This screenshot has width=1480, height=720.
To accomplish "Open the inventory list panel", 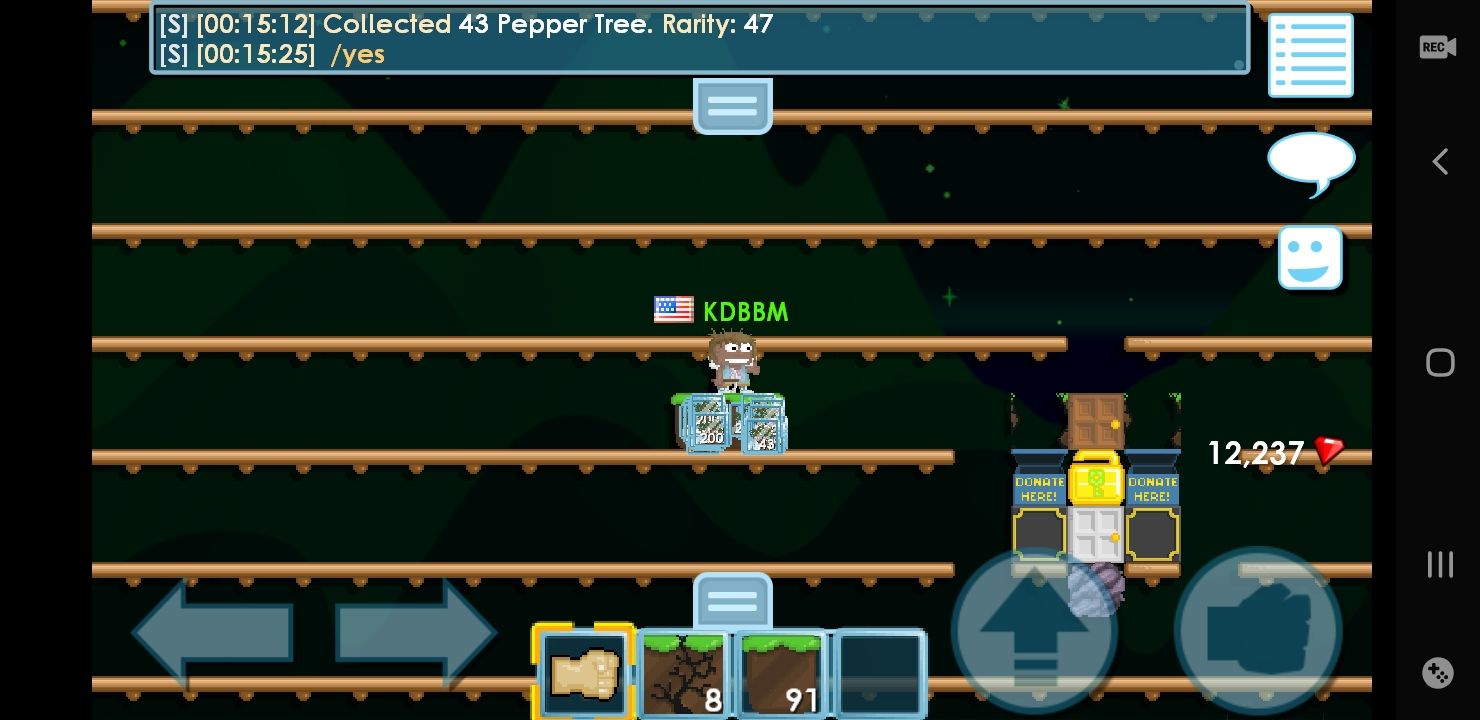I will (x=1310, y=55).
